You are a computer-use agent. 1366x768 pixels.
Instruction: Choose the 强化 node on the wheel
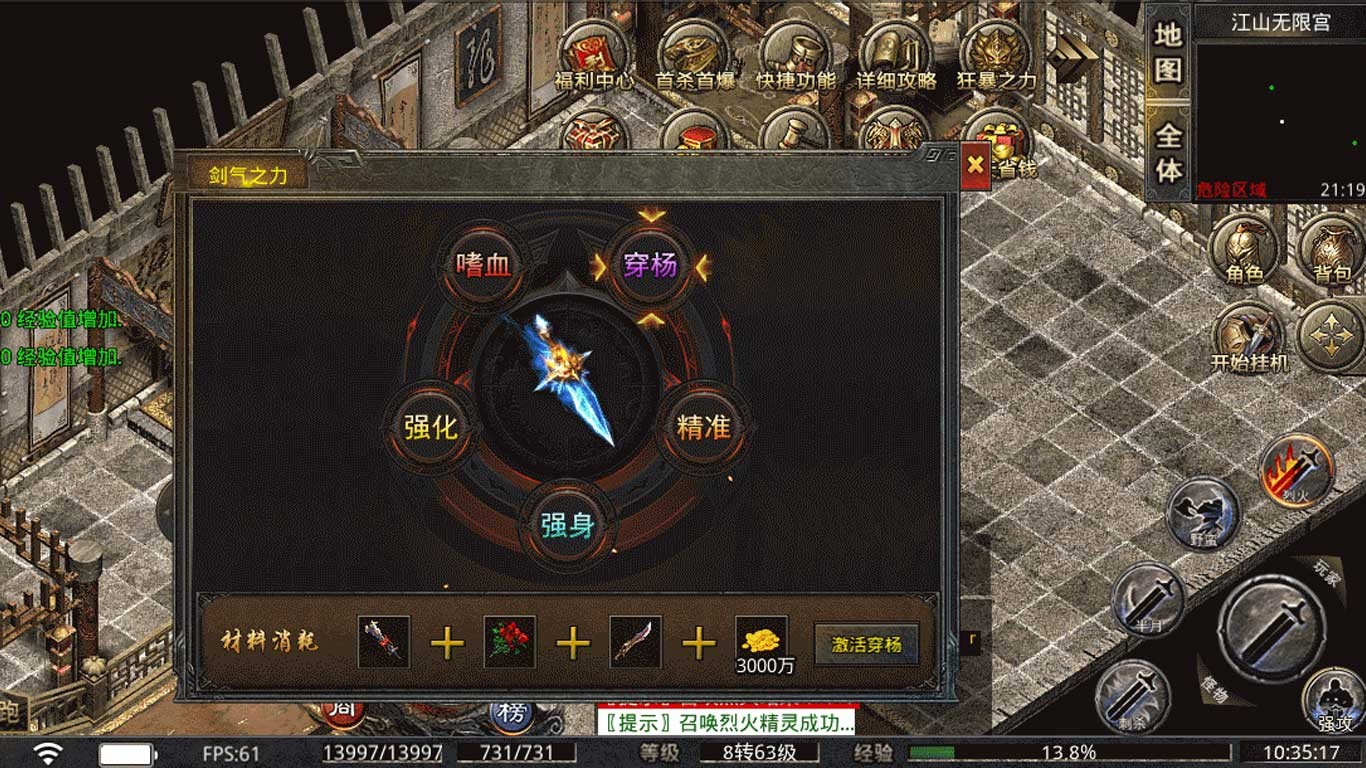430,427
